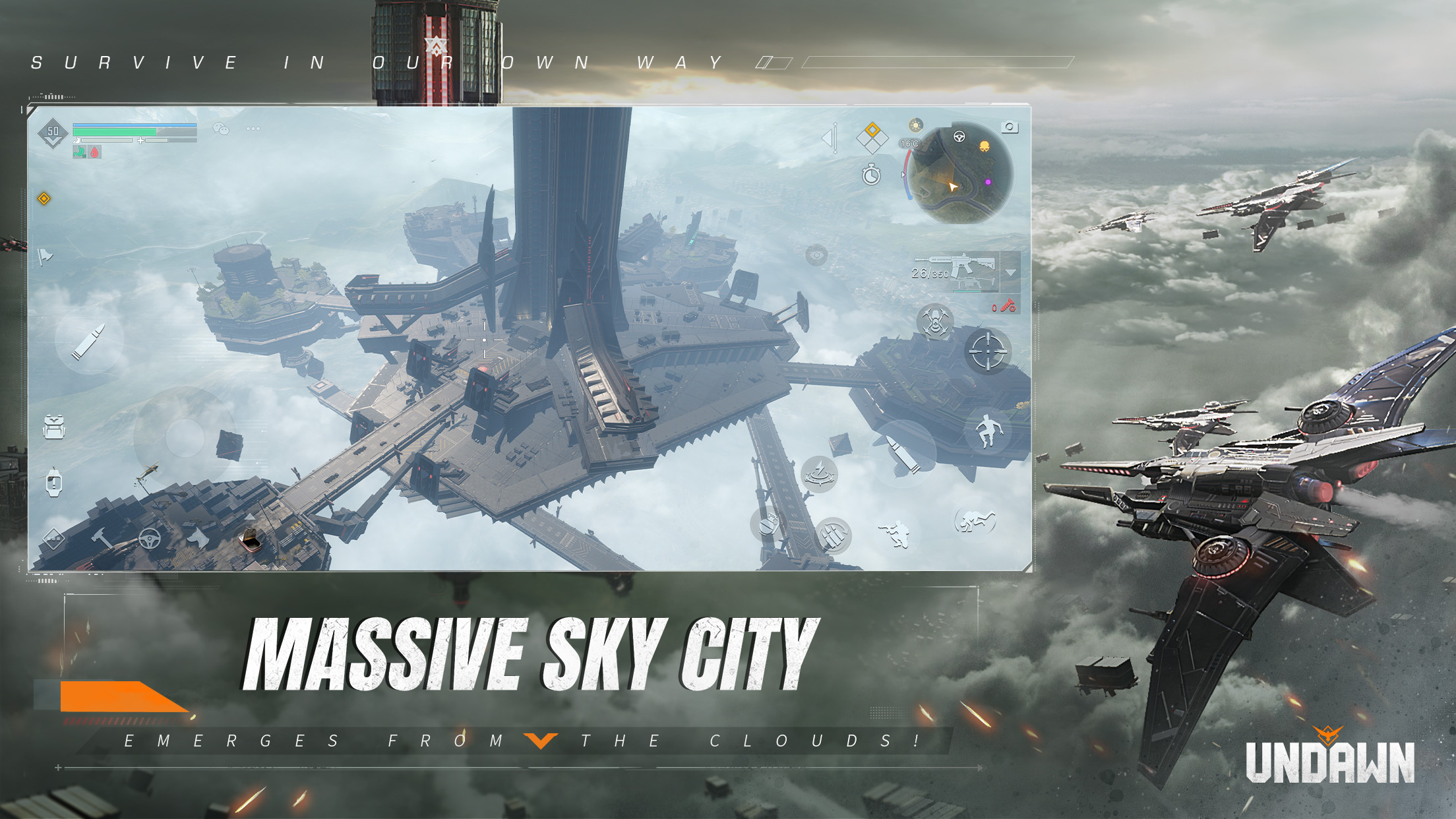Open the chat messages icon
1456x819 pixels.
tap(221, 129)
